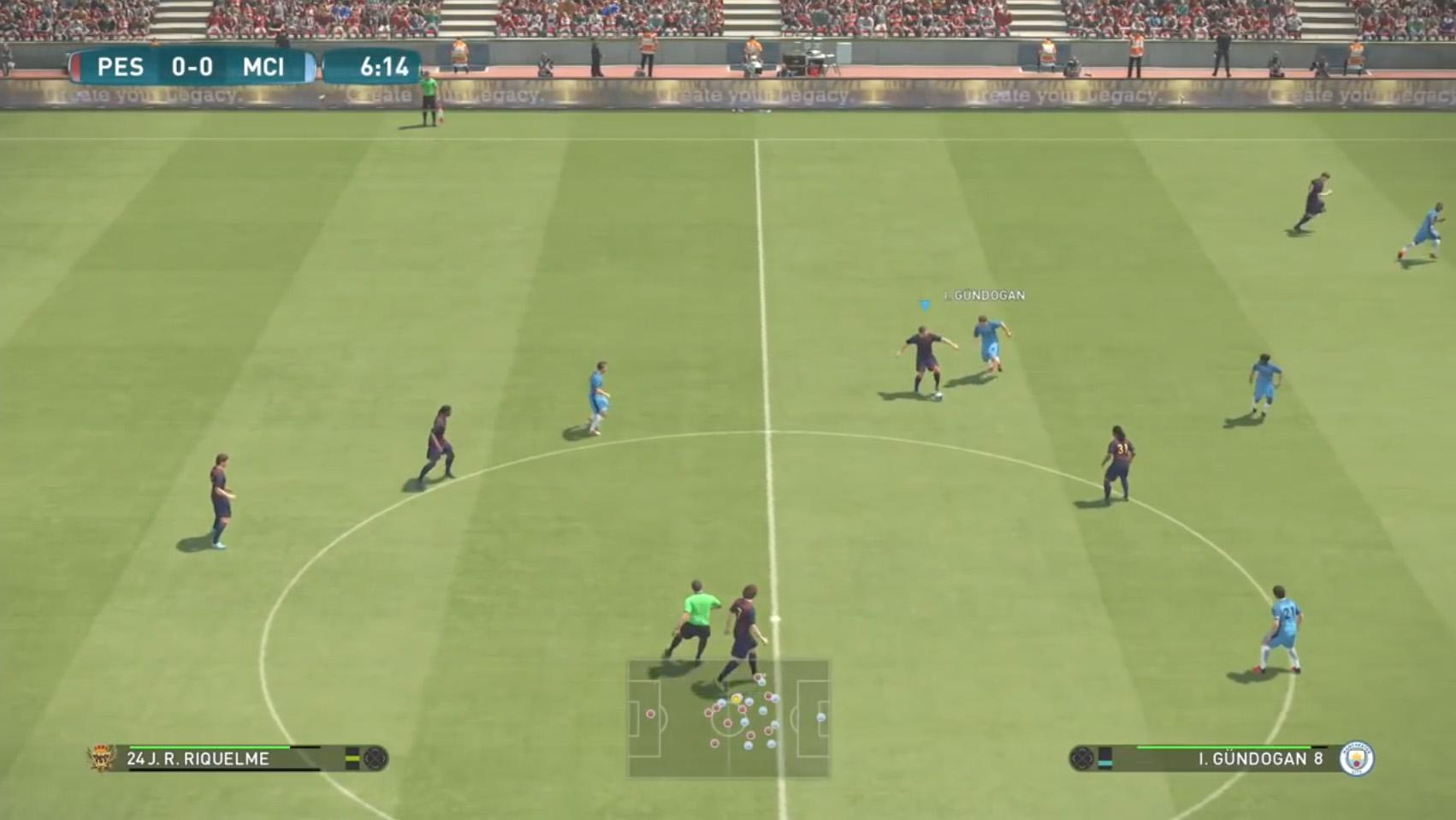1456x820 pixels.
Task: Click the yellow controller port indicator beside Riquelme
Action: 352,758
